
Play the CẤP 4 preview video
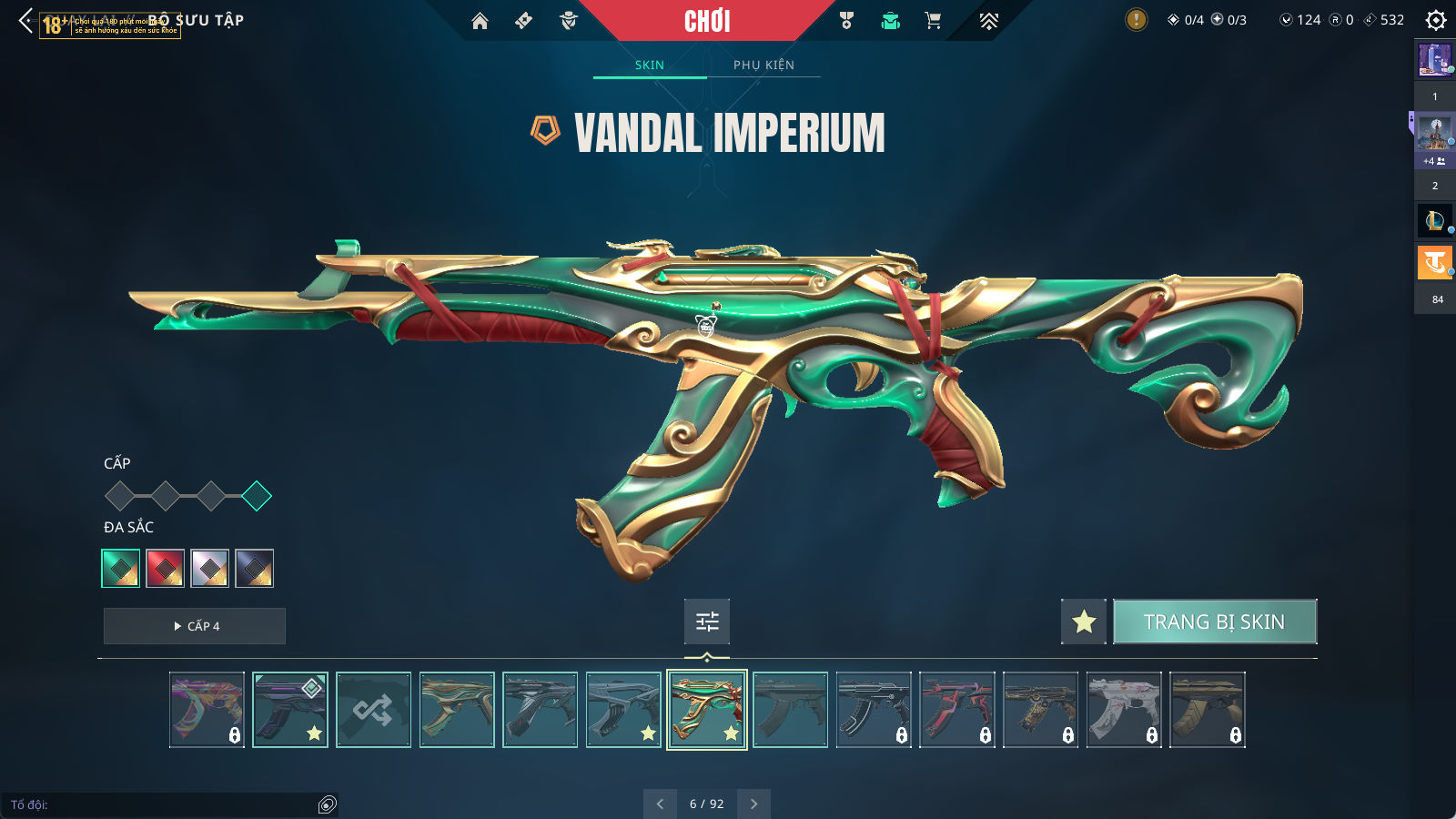coord(195,626)
